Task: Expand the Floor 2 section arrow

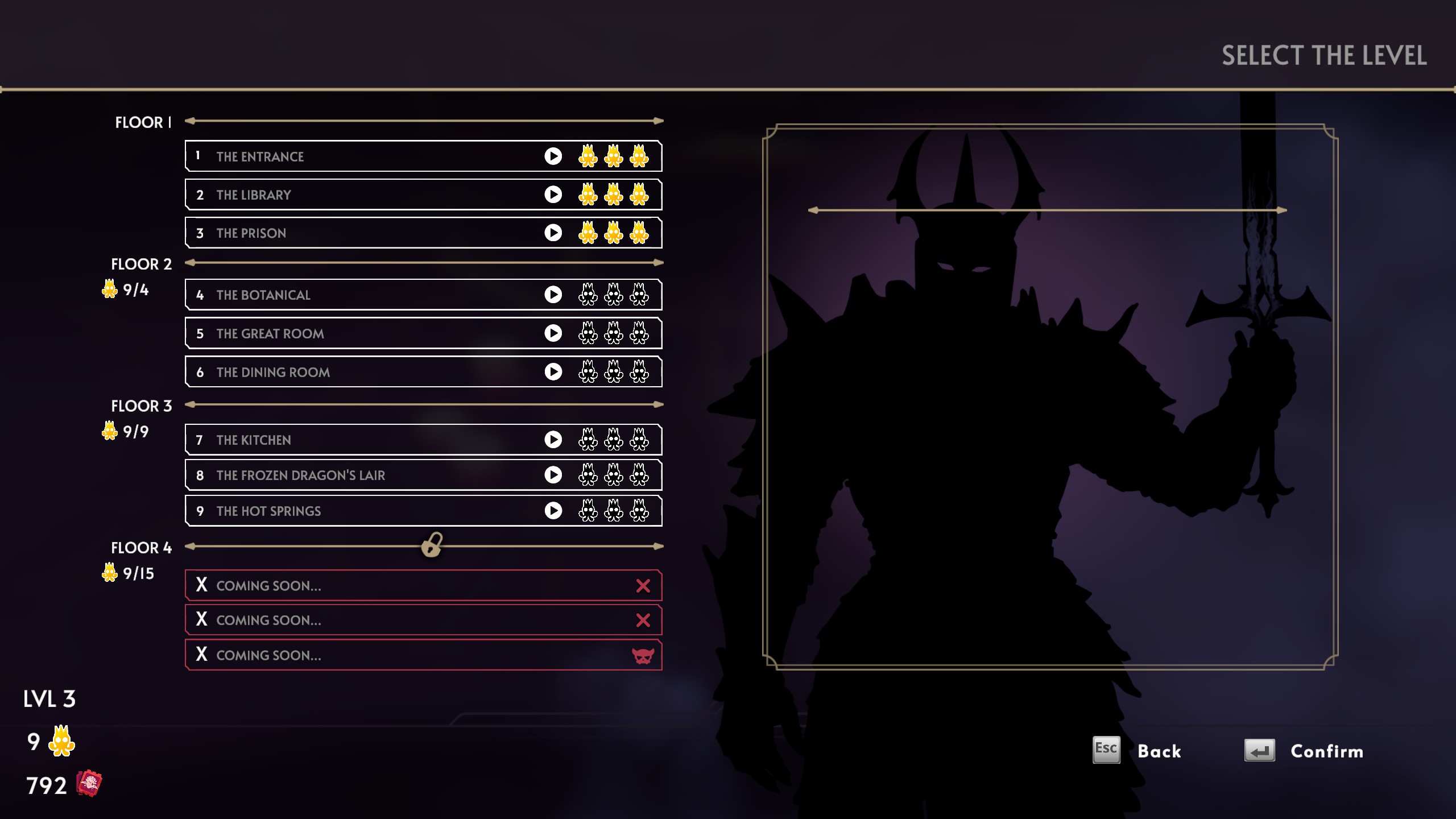Action: click(424, 263)
